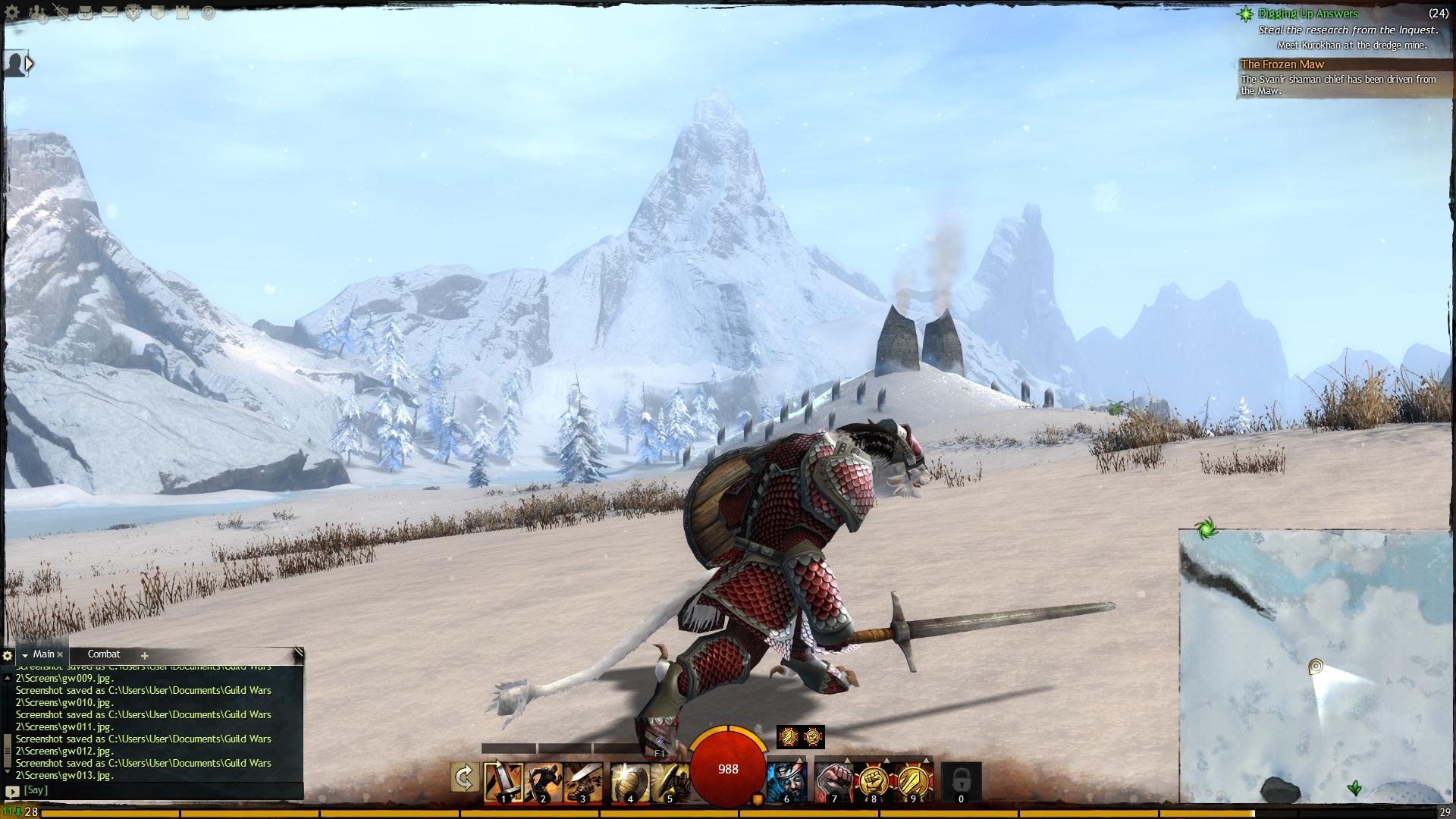Add a new chat tab
Viewport: 1456px width, 819px height.
tap(144, 655)
